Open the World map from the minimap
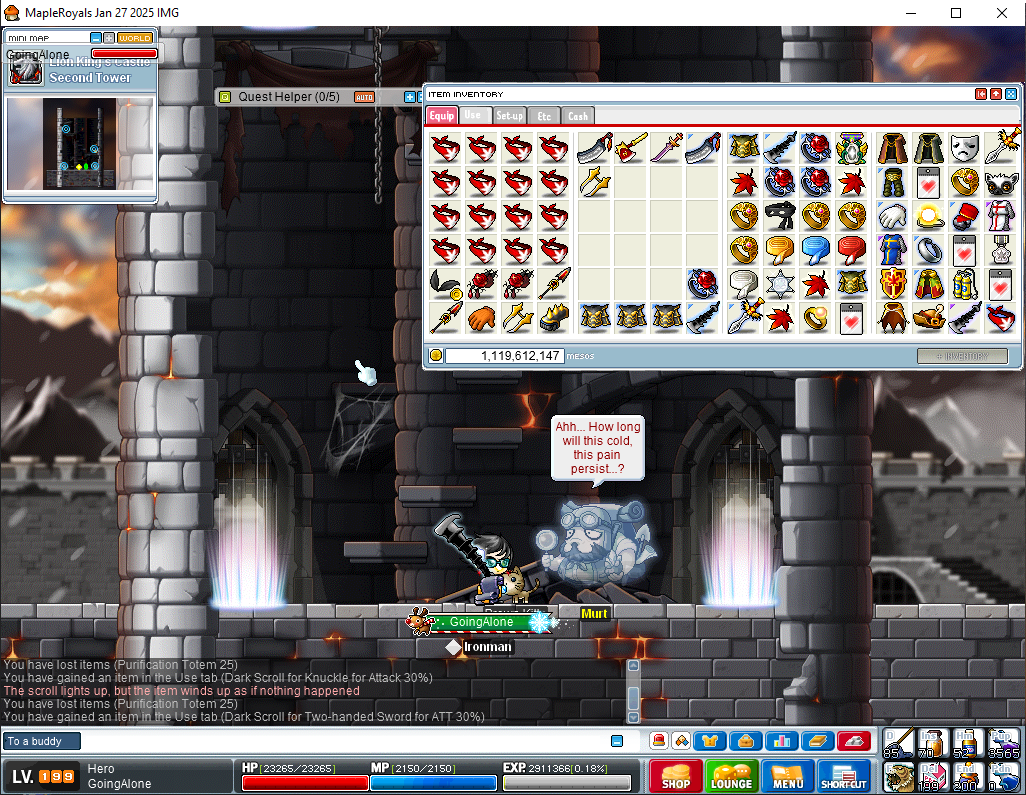The image size is (1026, 795). pyautogui.click(x=135, y=38)
